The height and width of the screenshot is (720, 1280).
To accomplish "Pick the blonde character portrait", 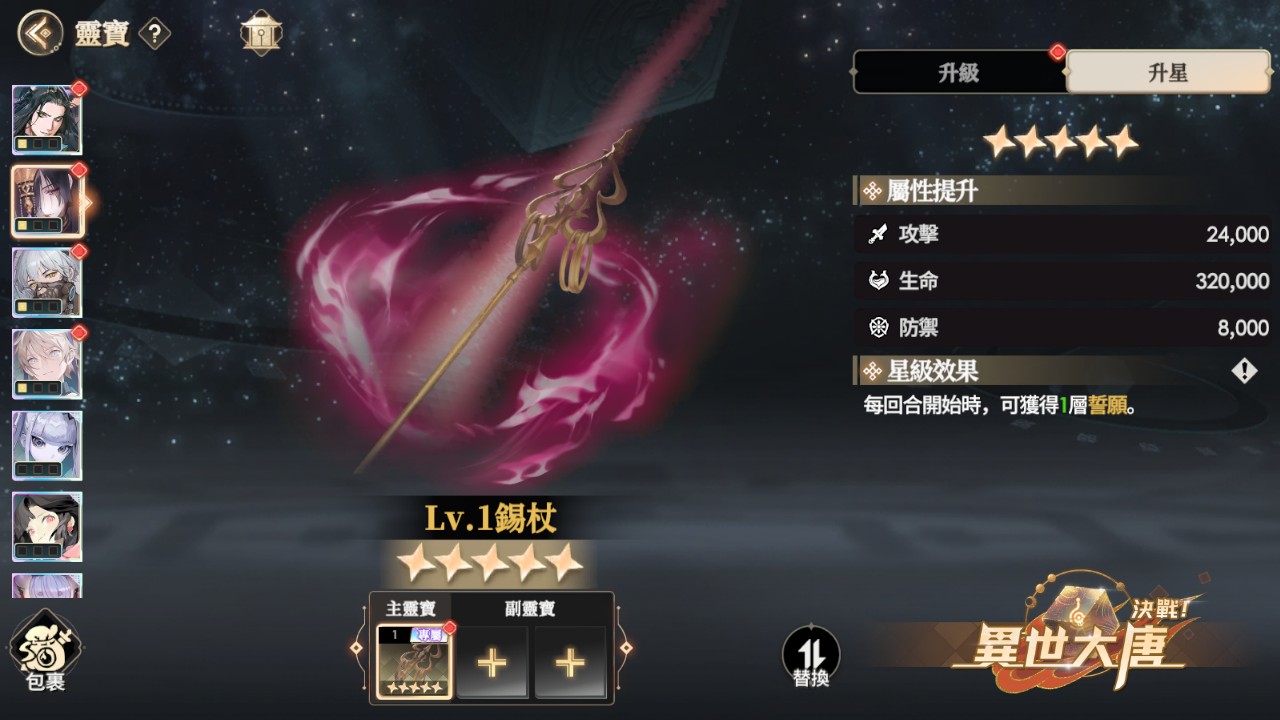I will [x=47, y=364].
